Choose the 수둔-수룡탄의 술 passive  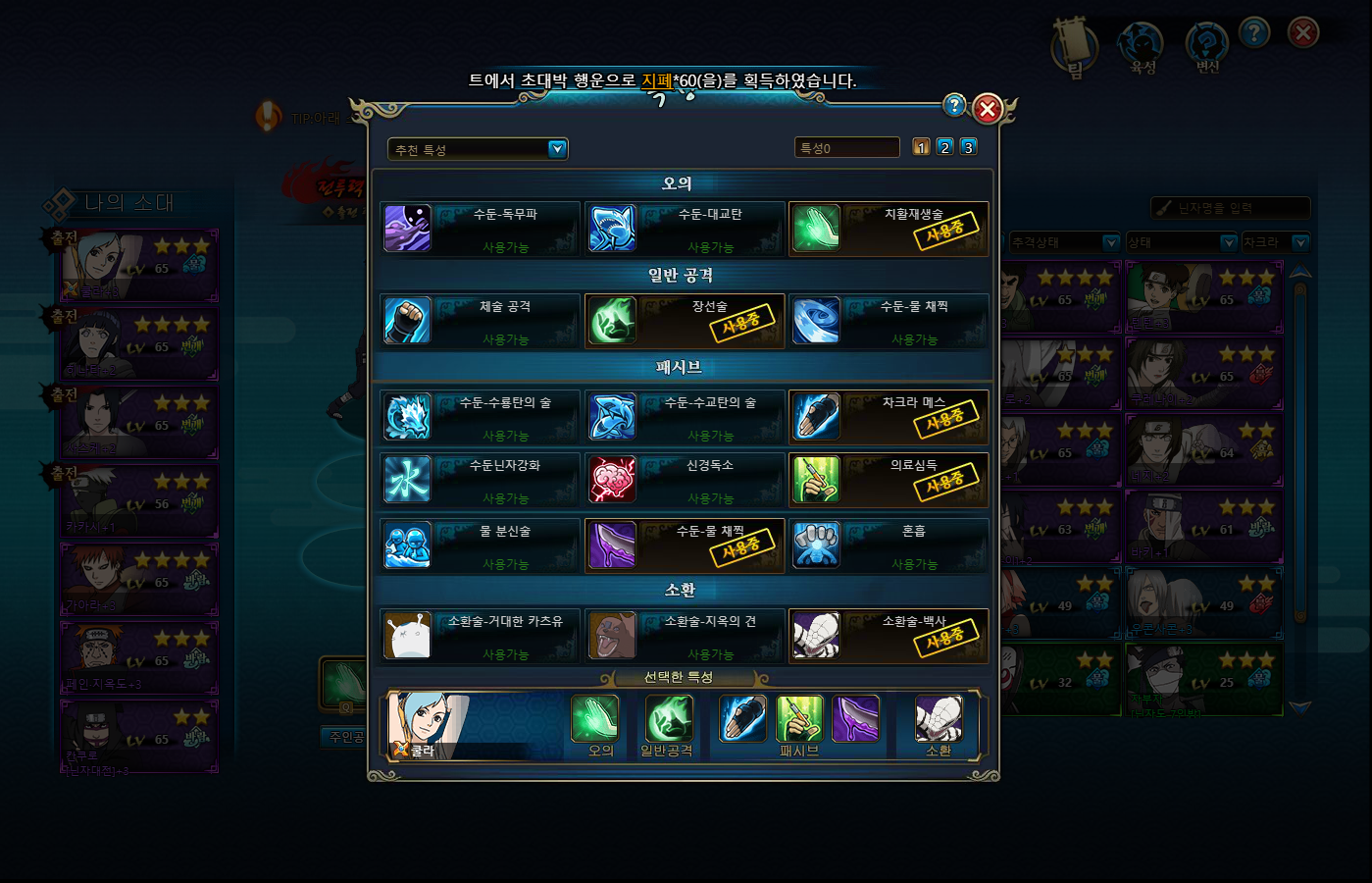click(481, 417)
